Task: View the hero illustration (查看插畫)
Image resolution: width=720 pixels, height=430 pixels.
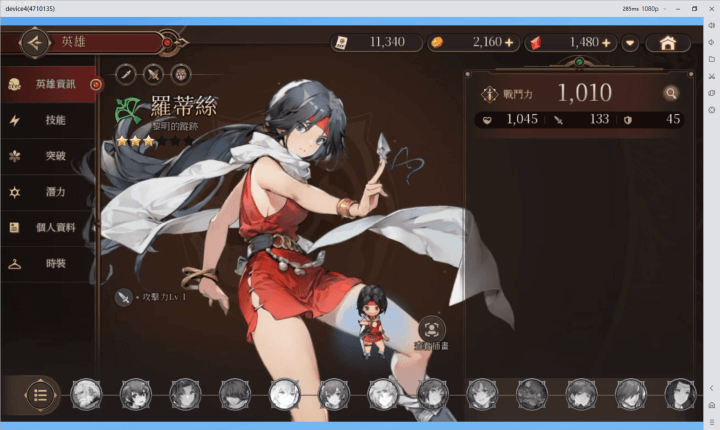Action: [x=432, y=328]
